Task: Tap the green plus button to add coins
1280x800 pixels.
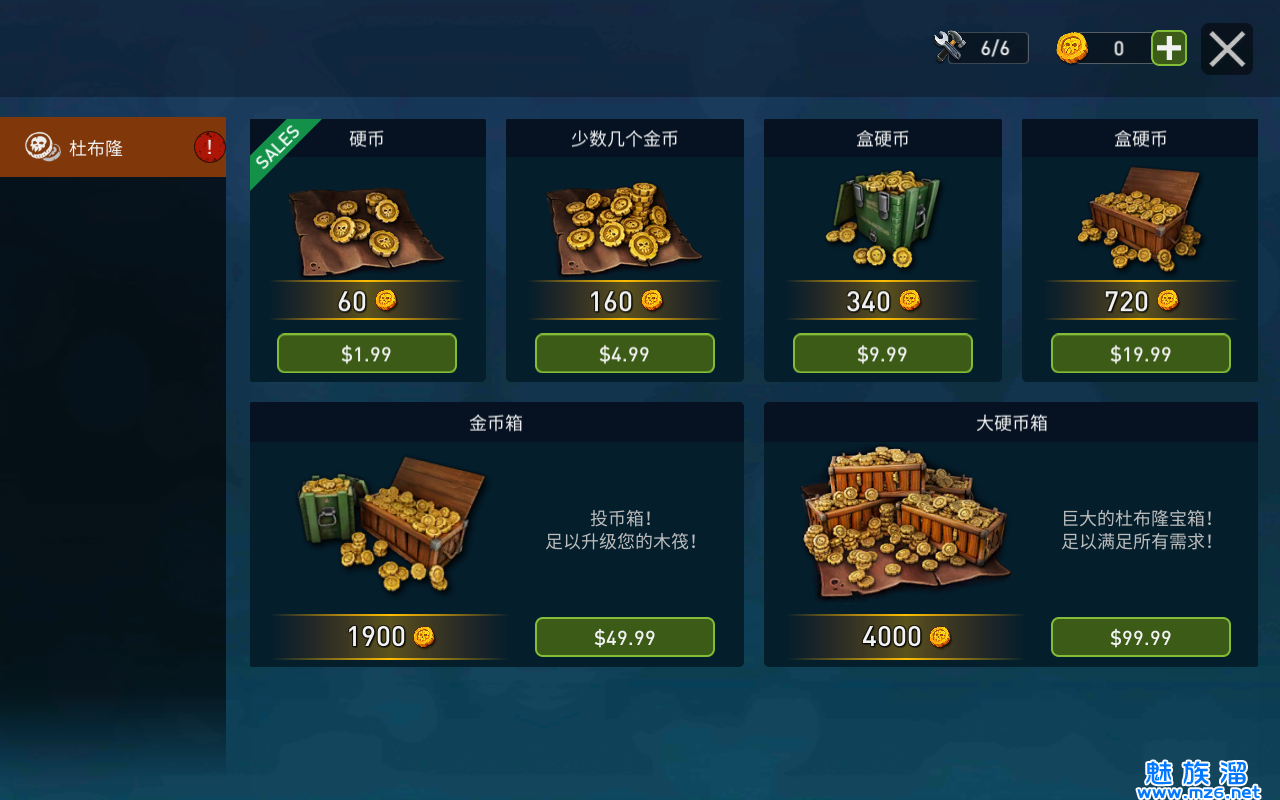Action: pos(1168,48)
